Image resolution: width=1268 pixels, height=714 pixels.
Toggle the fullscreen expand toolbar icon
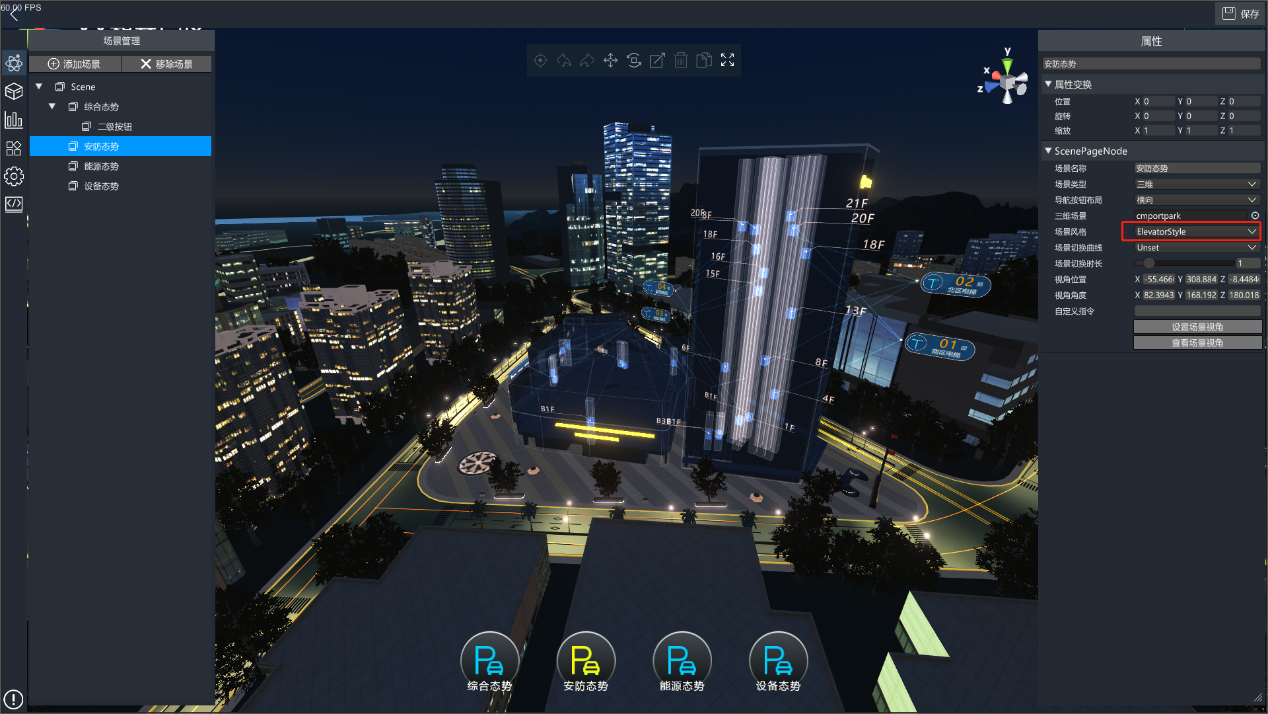[x=727, y=60]
